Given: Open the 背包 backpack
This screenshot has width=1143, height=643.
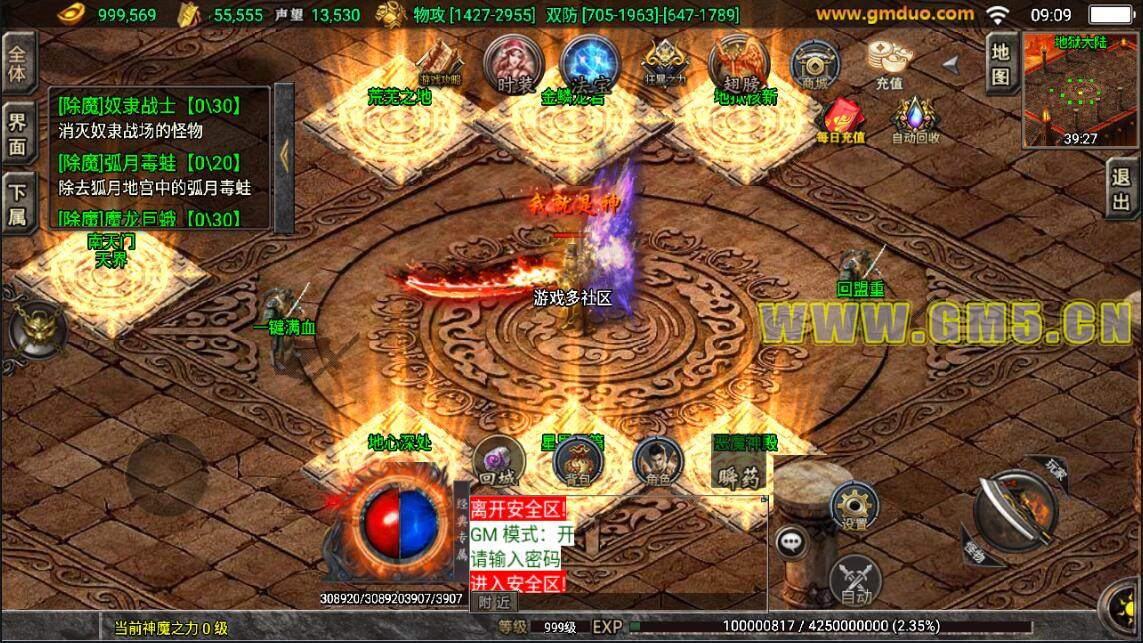Looking at the screenshot, I should point(578,461).
